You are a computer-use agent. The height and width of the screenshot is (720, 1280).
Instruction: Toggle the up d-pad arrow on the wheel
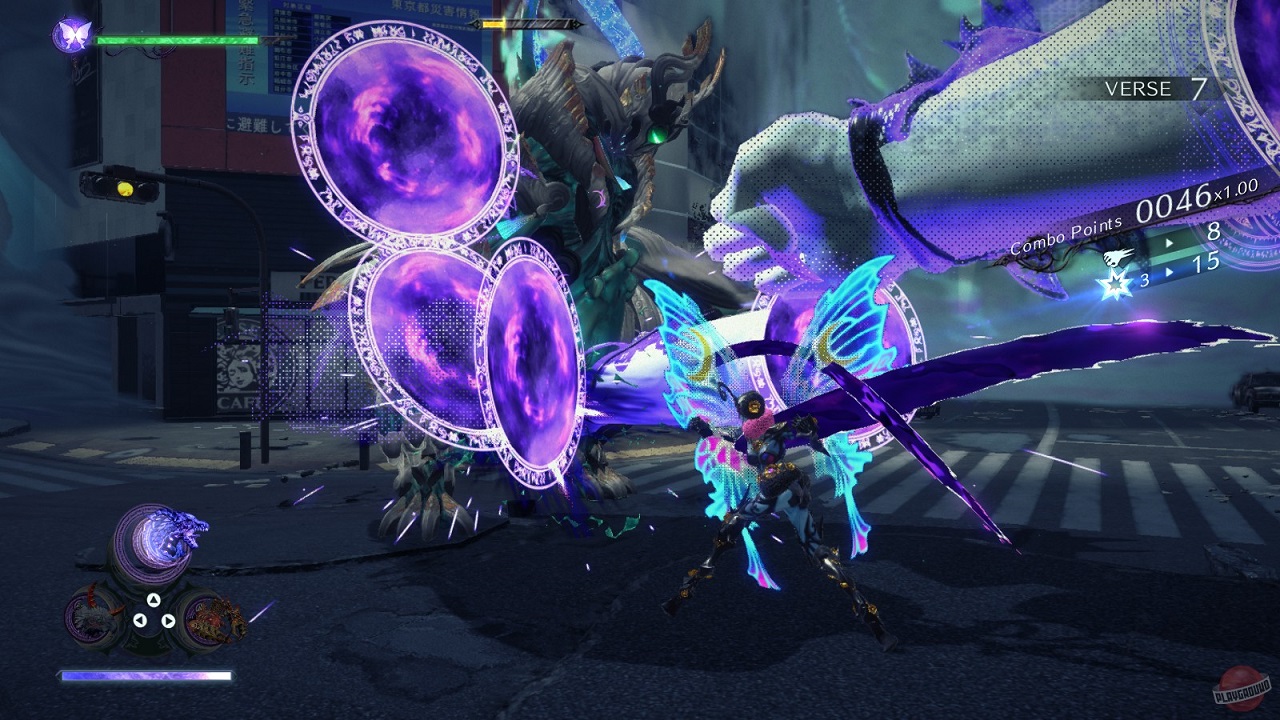153,600
